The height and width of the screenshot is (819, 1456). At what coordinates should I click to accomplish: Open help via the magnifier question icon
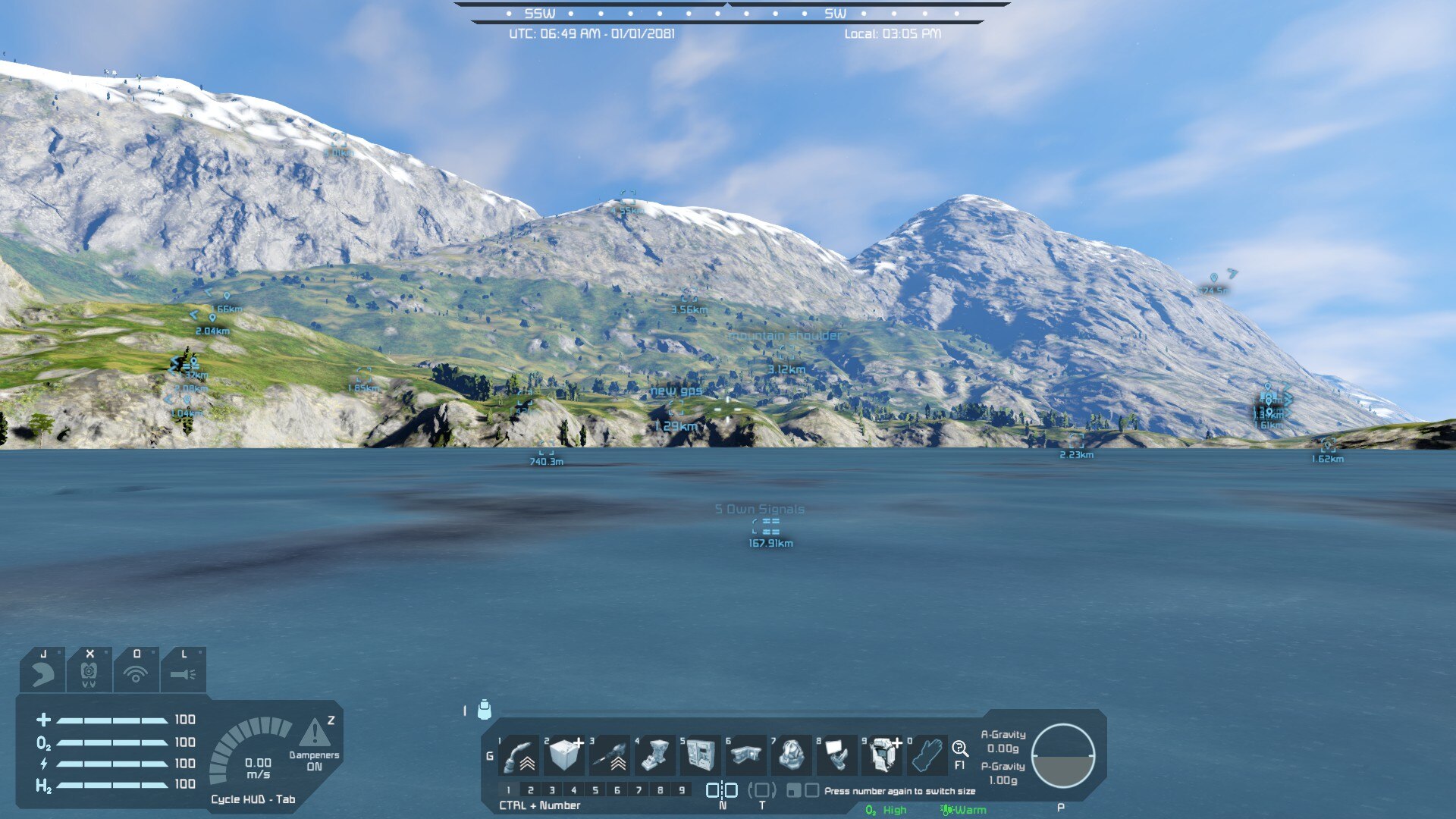[960, 749]
